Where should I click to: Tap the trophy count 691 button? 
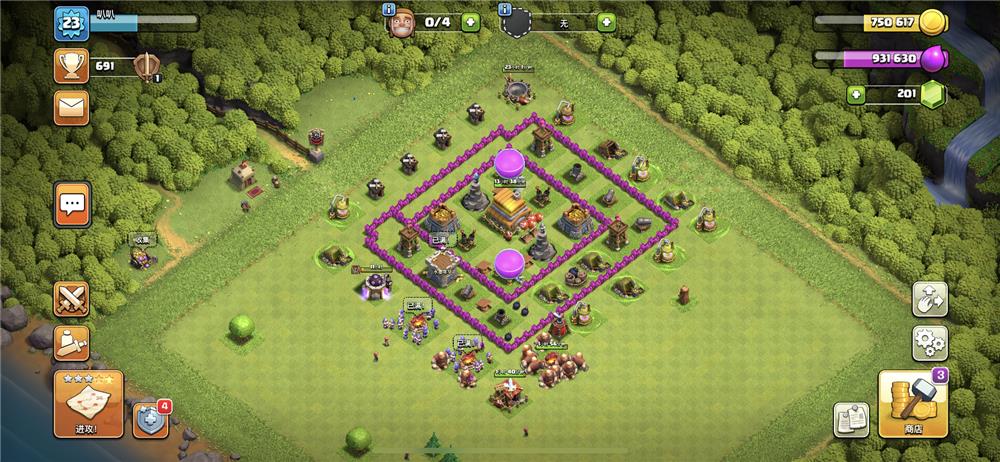[72, 67]
